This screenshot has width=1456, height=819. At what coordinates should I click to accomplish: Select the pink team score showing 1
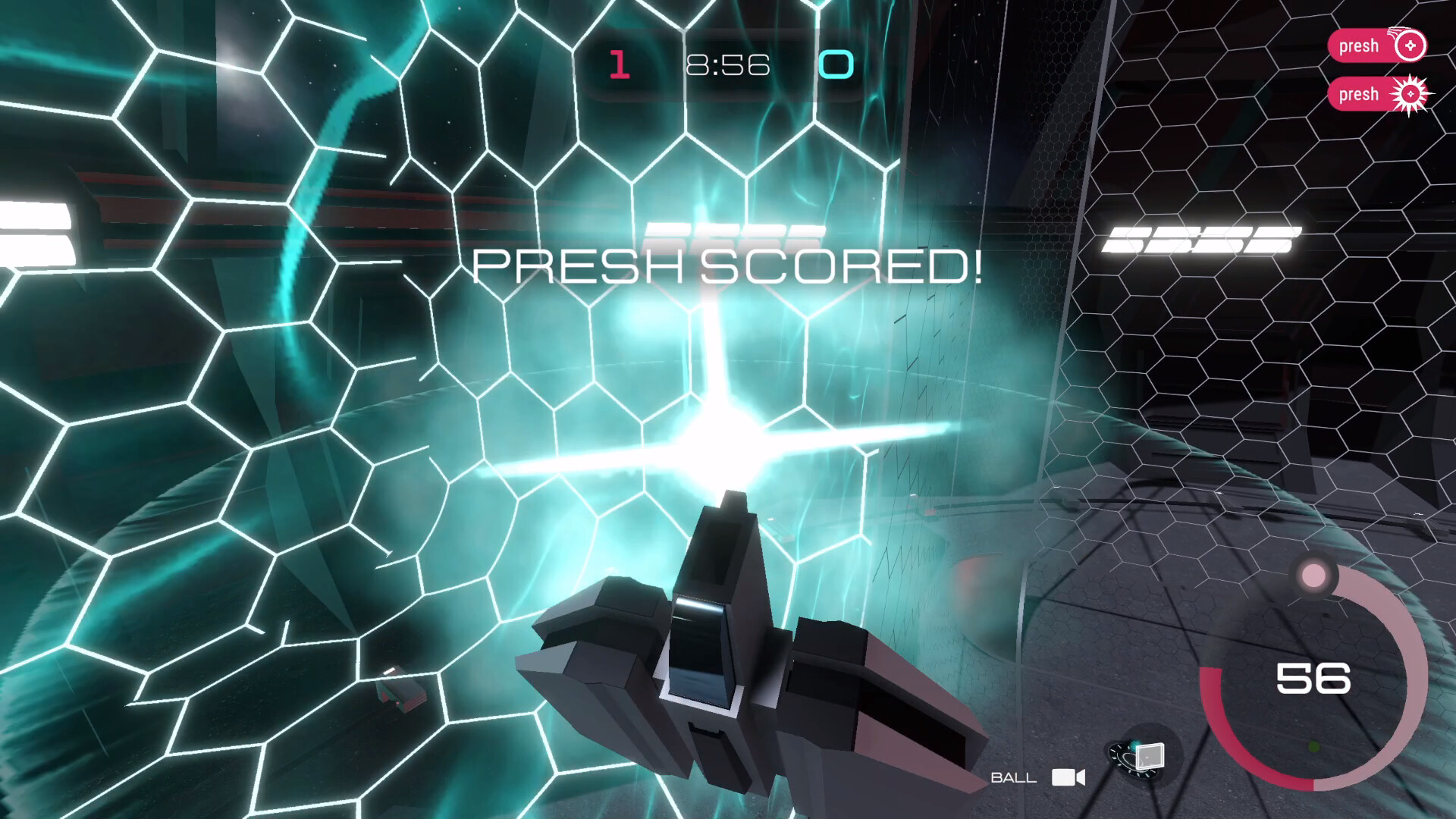coord(620,65)
